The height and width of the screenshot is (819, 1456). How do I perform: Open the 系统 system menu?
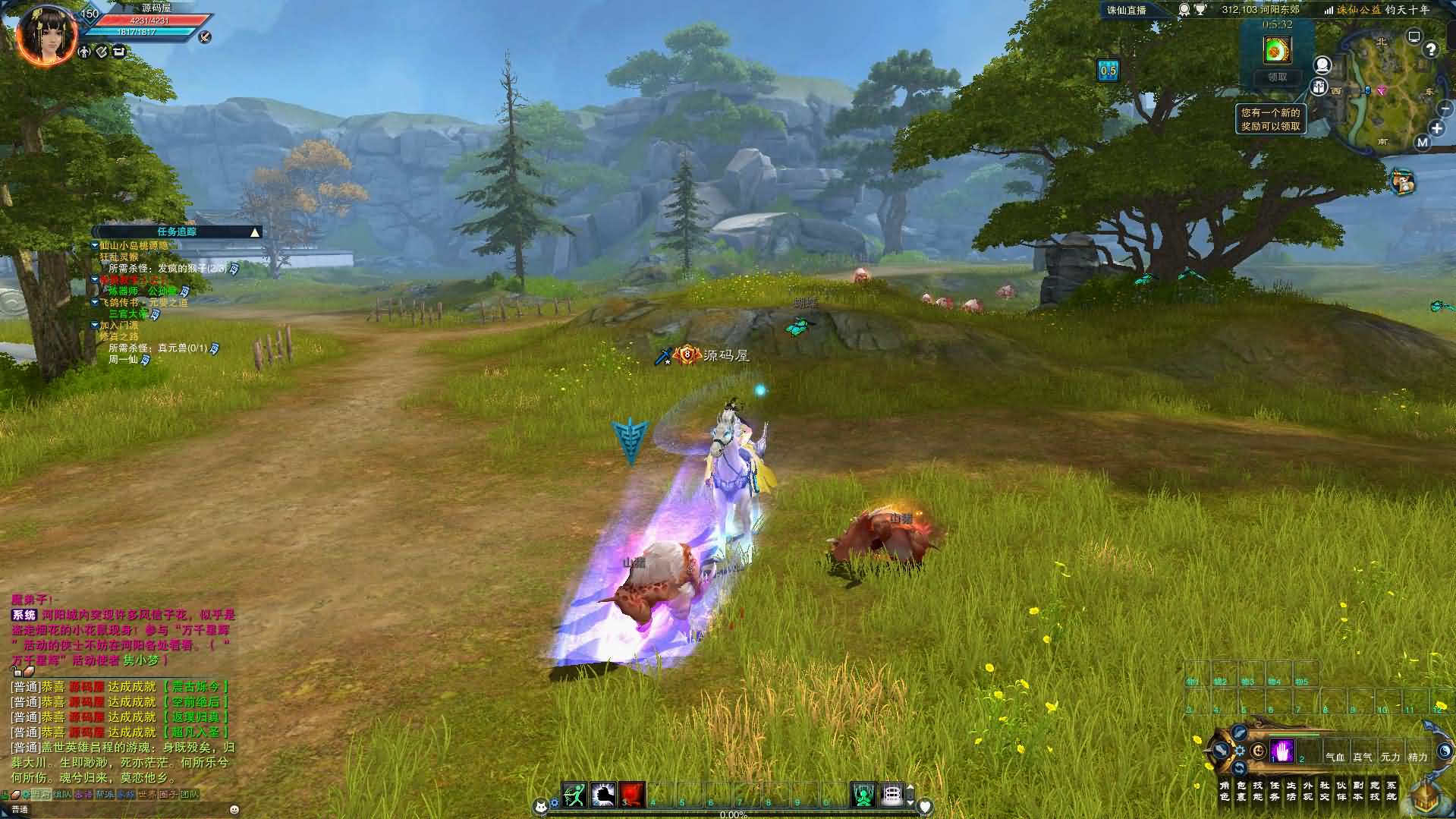1392,791
